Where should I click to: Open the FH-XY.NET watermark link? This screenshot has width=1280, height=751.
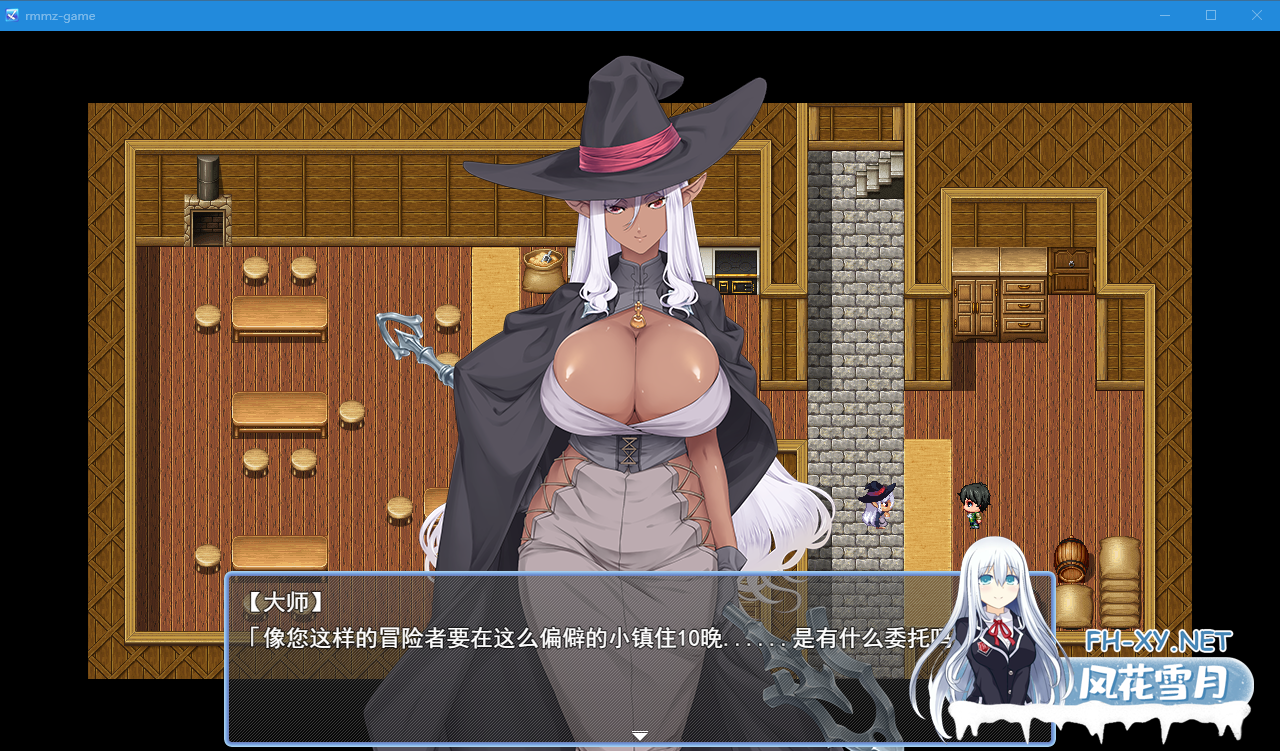coord(1157,638)
